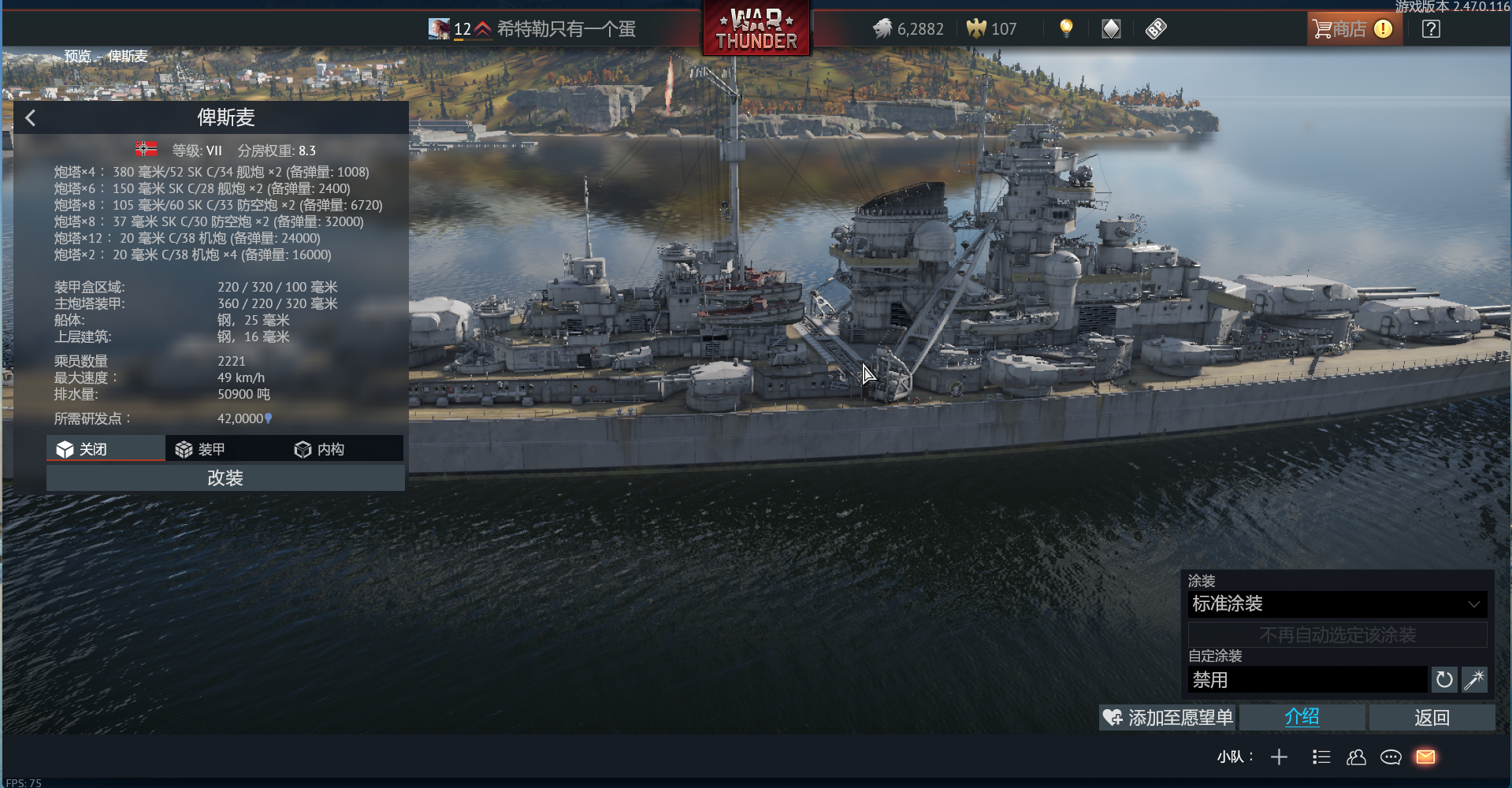Image resolution: width=1512 pixels, height=788 pixels.
Task: Open the contacts list icon
Action: click(x=1356, y=757)
